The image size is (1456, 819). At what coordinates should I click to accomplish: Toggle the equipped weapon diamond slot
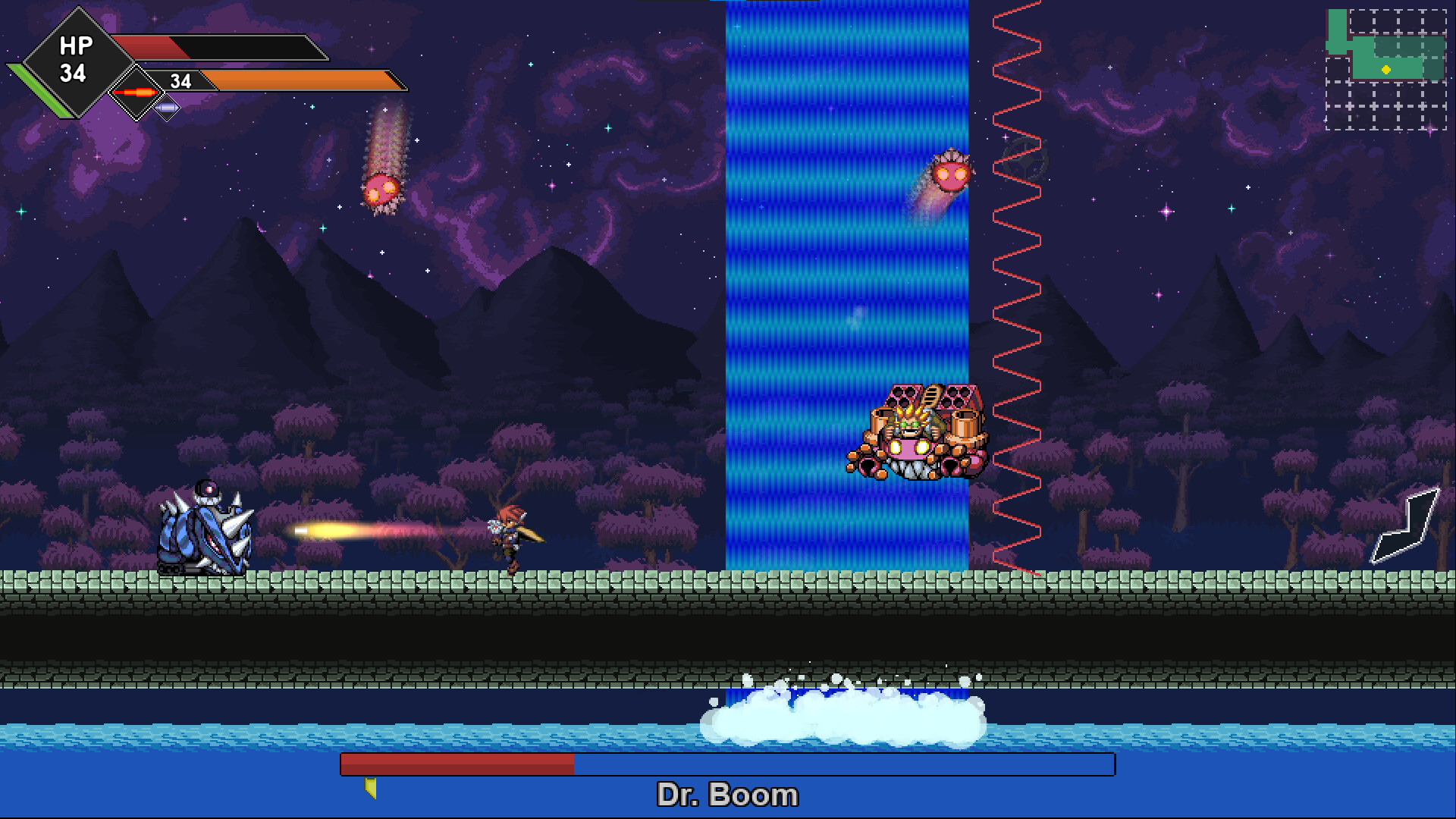click(x=136, y=93)
